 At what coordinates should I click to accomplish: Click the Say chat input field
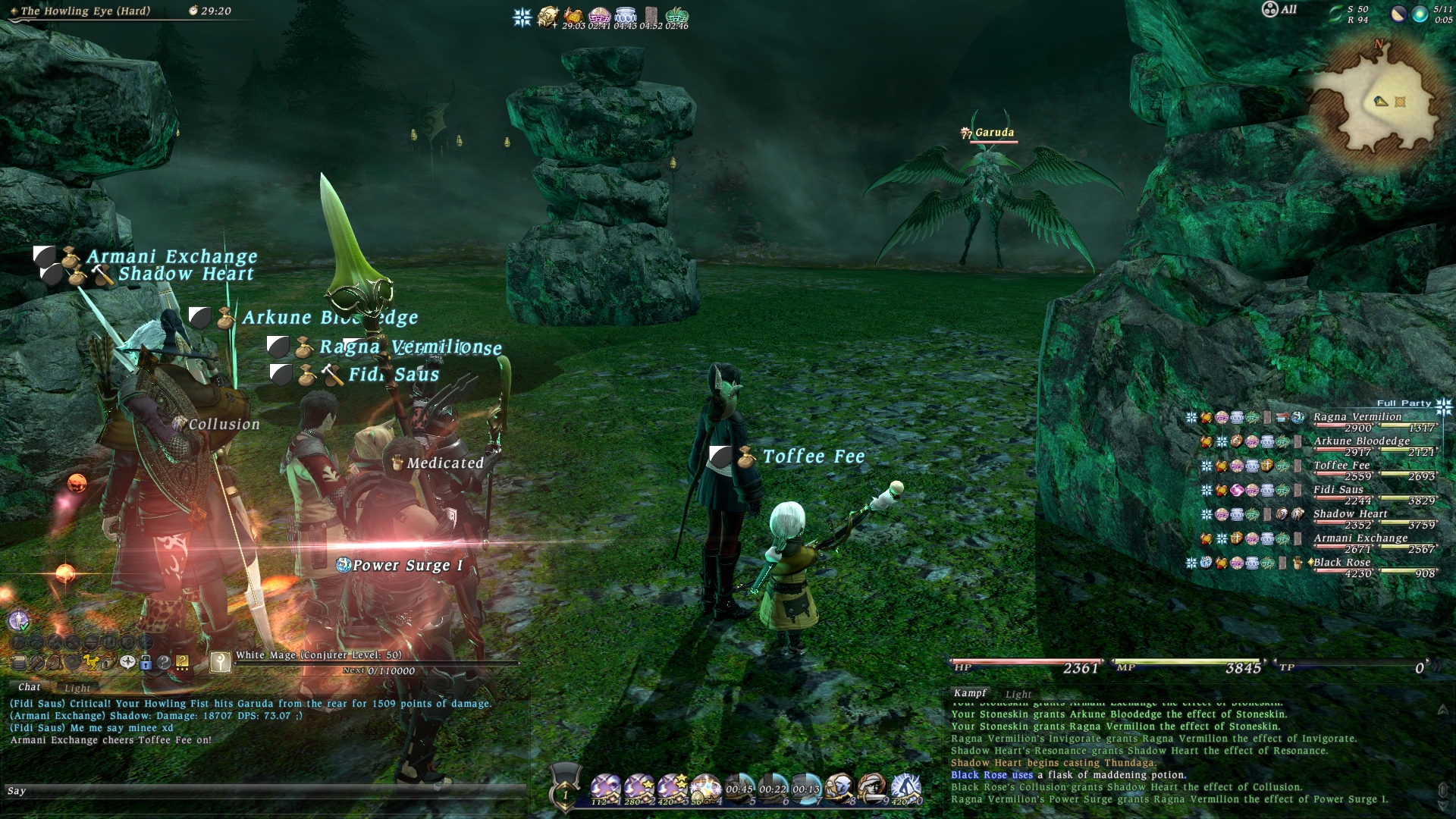[265, 791]
